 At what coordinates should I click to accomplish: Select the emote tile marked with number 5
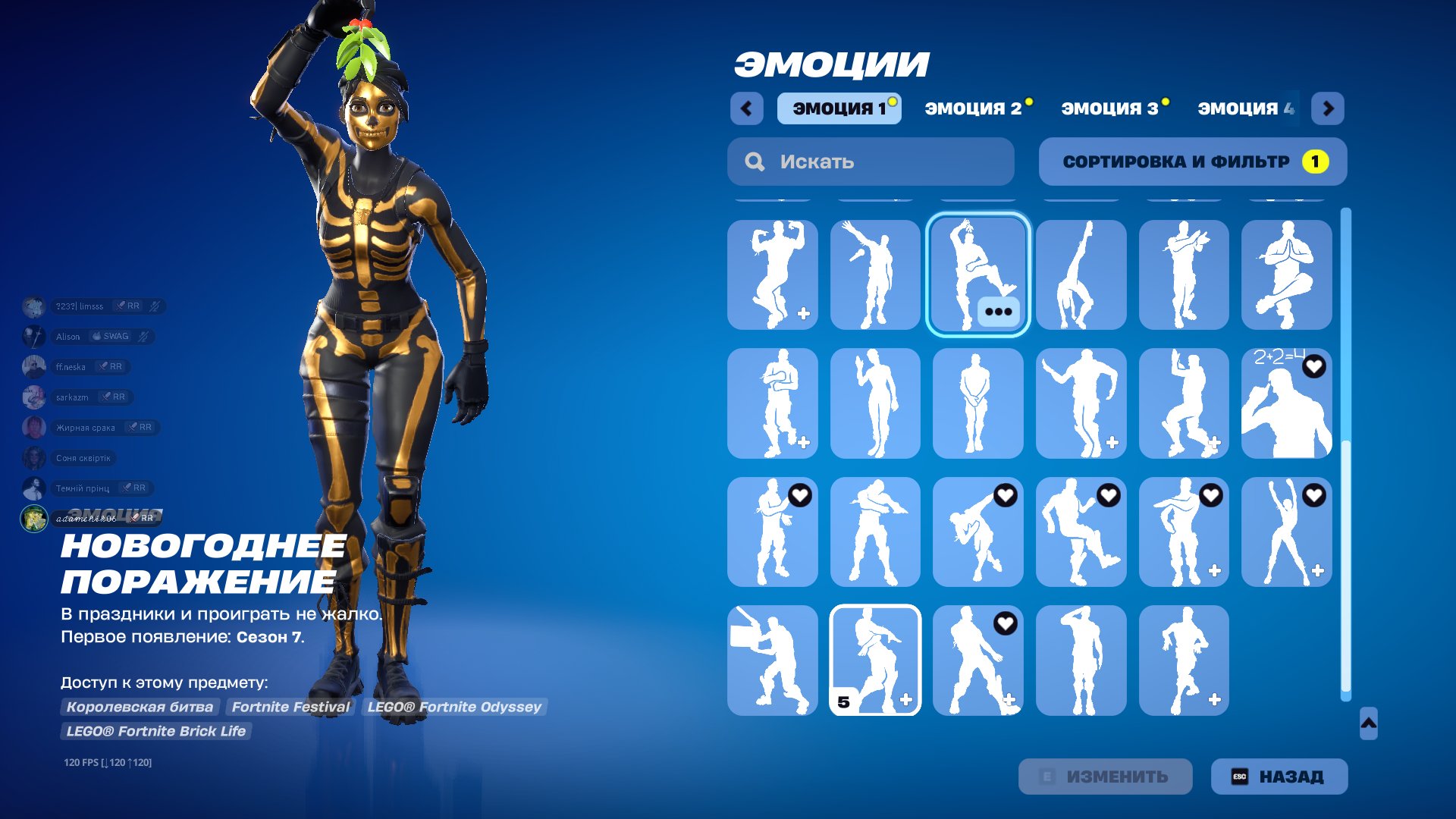(875, 660)
